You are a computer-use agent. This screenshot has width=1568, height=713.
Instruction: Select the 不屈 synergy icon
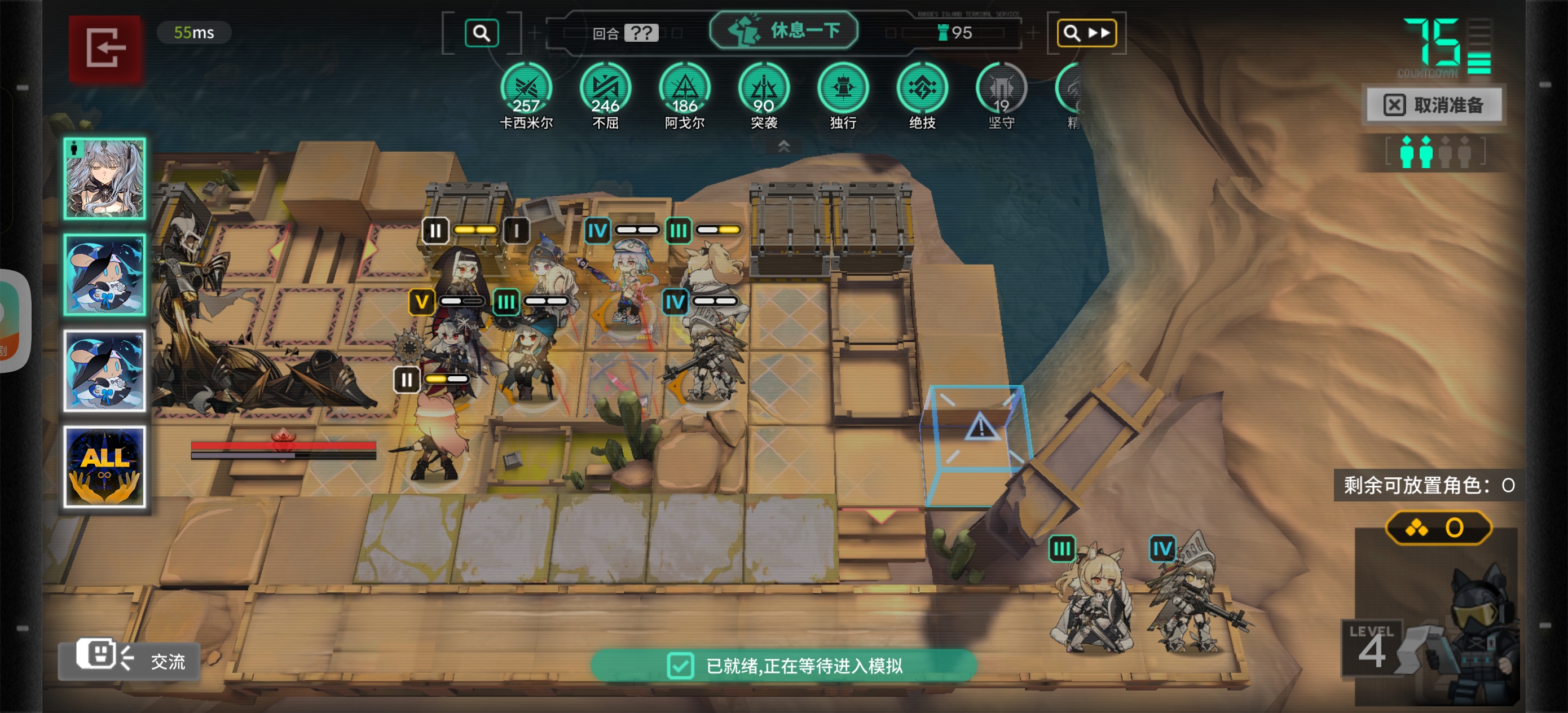click(x=605, y=89)
